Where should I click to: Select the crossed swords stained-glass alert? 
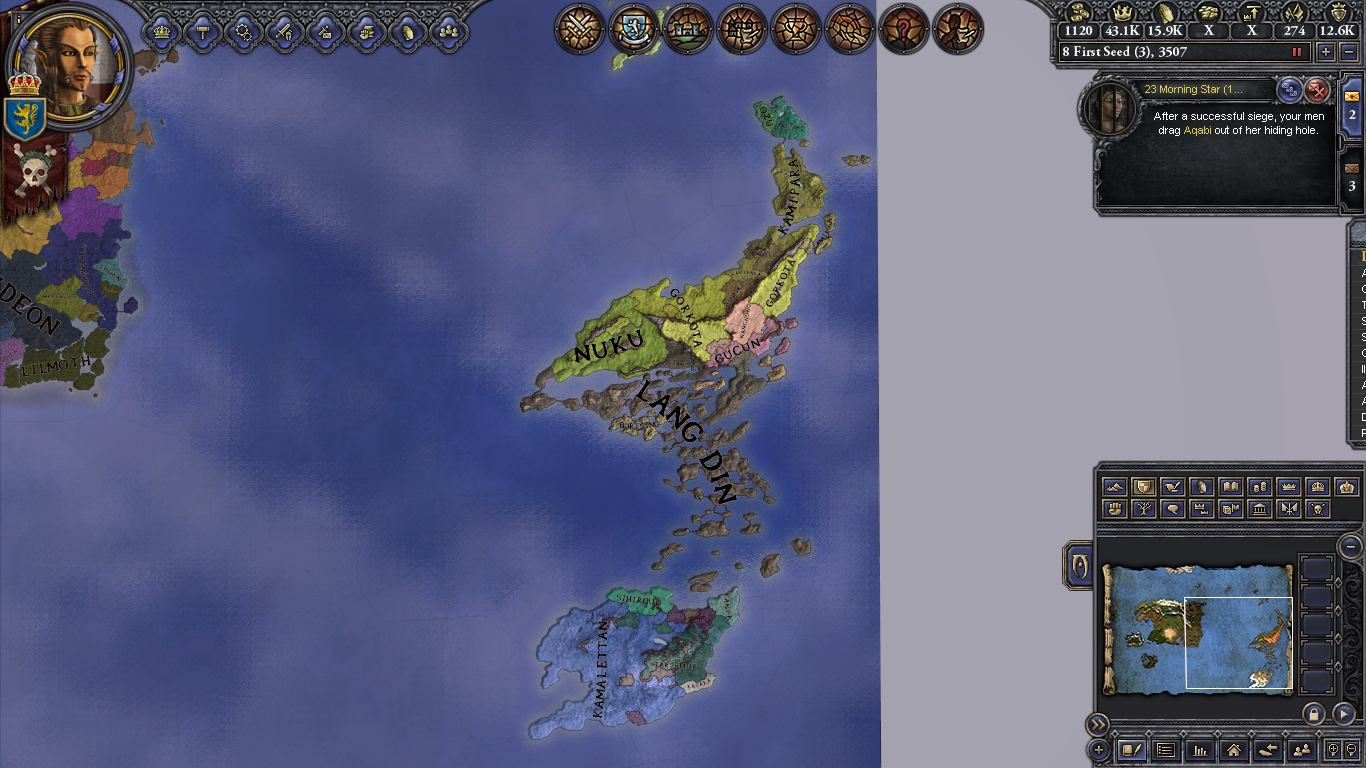pos(580,29)
